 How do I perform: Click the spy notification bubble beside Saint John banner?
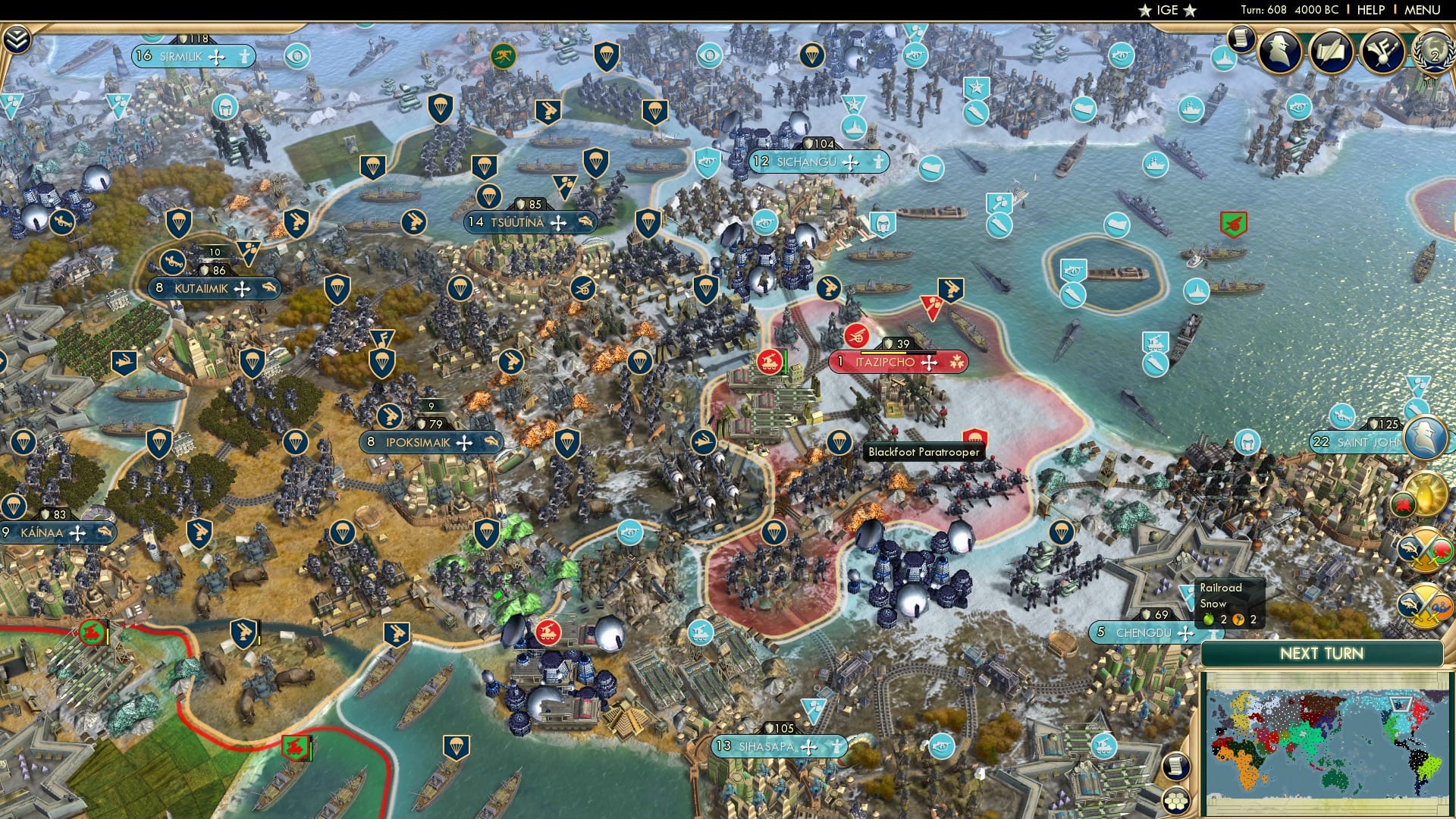1424,438
